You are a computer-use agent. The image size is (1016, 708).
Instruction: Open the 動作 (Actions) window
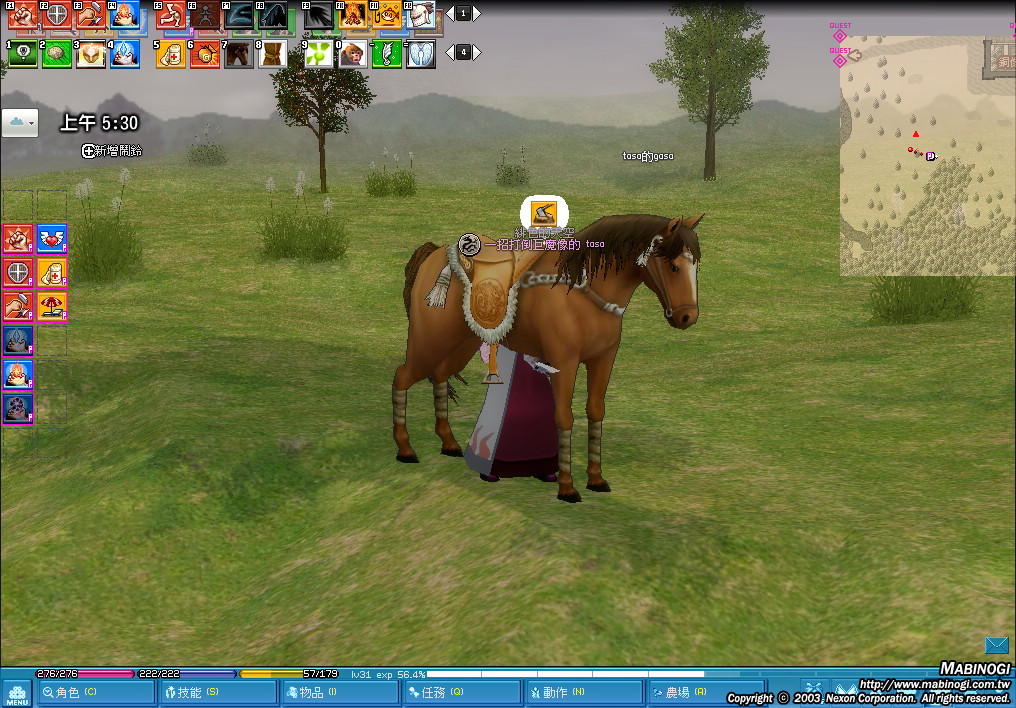pos(583,692)
